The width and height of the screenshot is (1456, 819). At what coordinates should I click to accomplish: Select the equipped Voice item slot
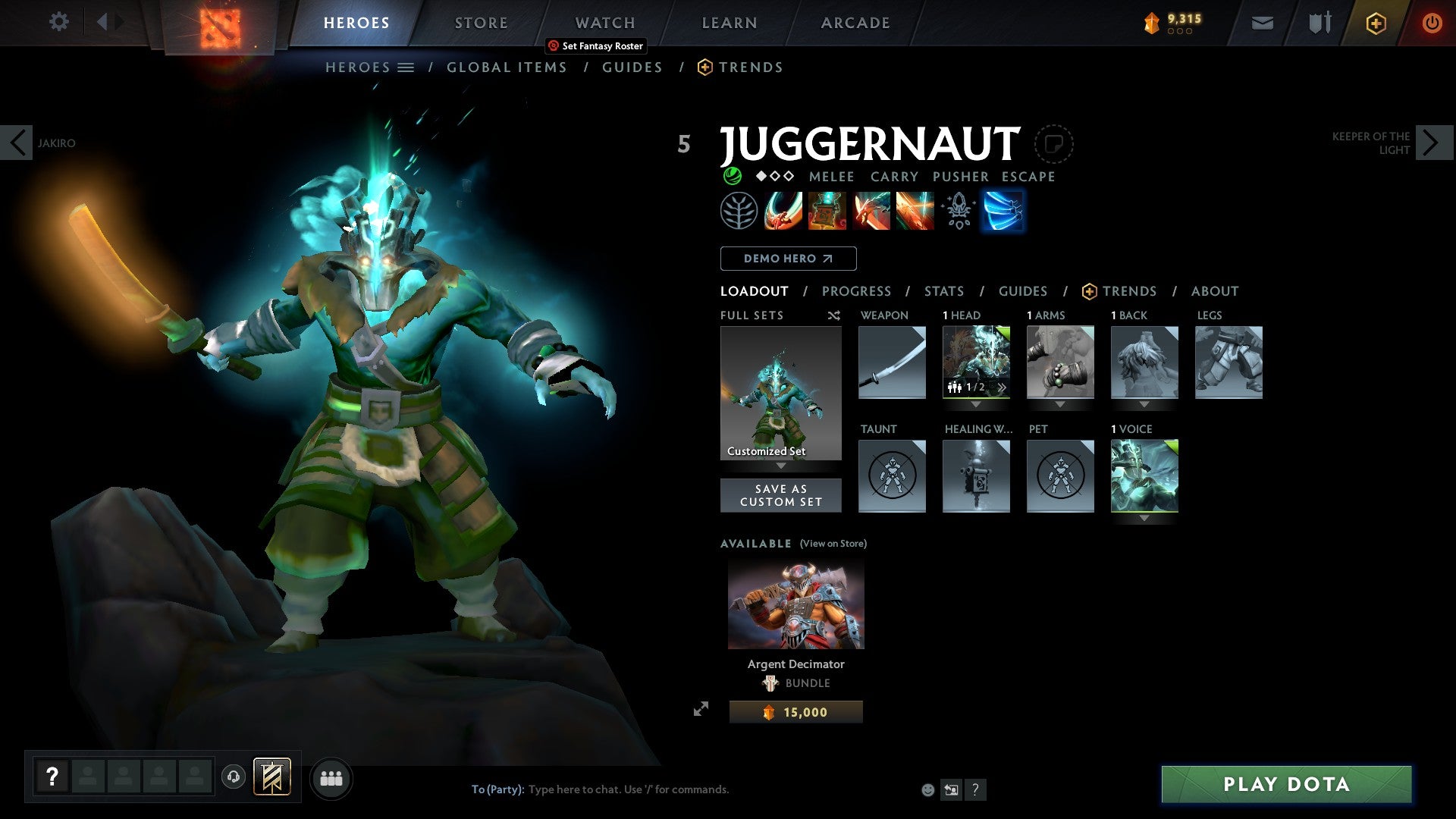point(1144,475)
